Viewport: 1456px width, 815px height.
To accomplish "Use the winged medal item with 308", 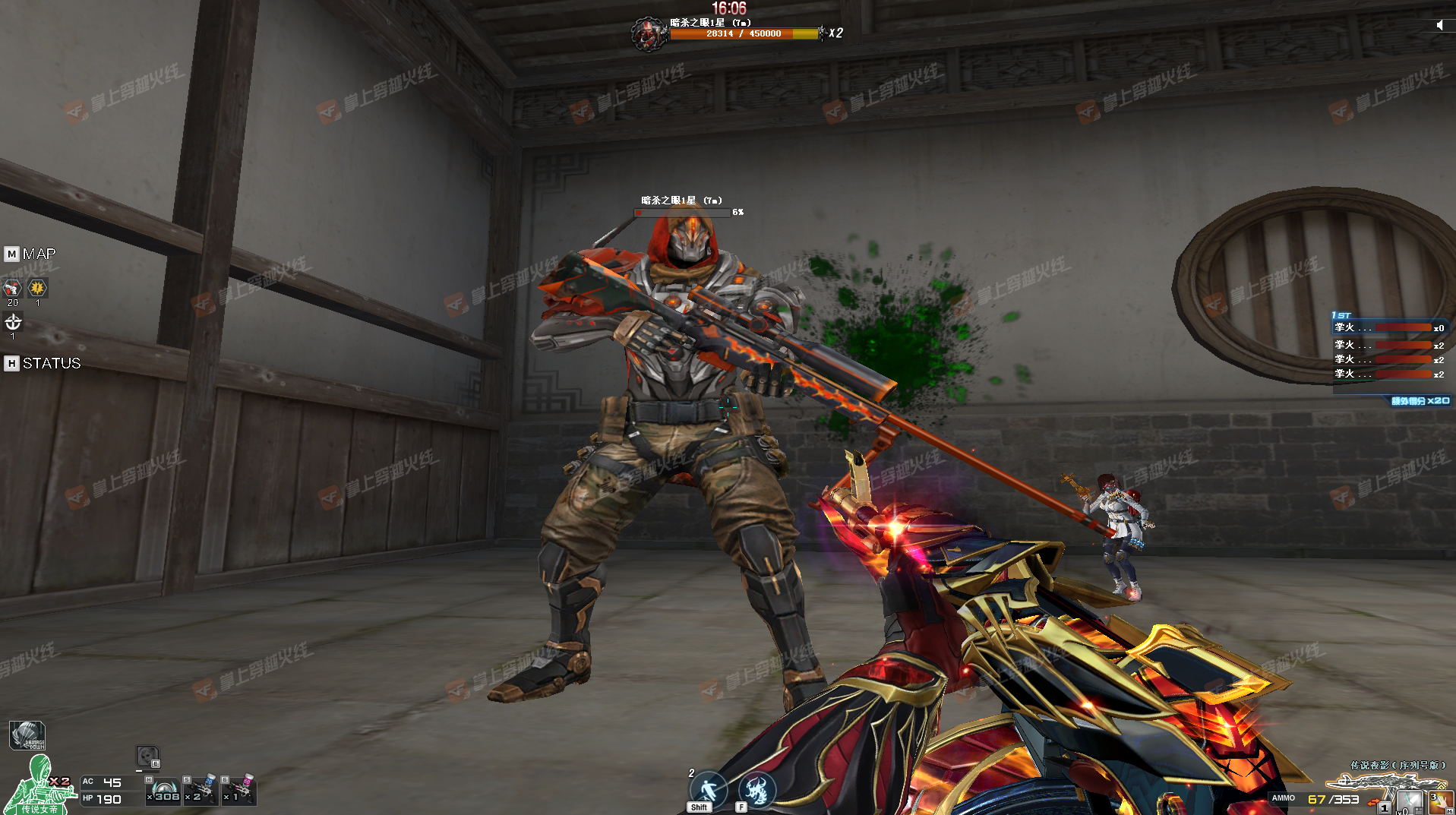I will click(164, 791).
